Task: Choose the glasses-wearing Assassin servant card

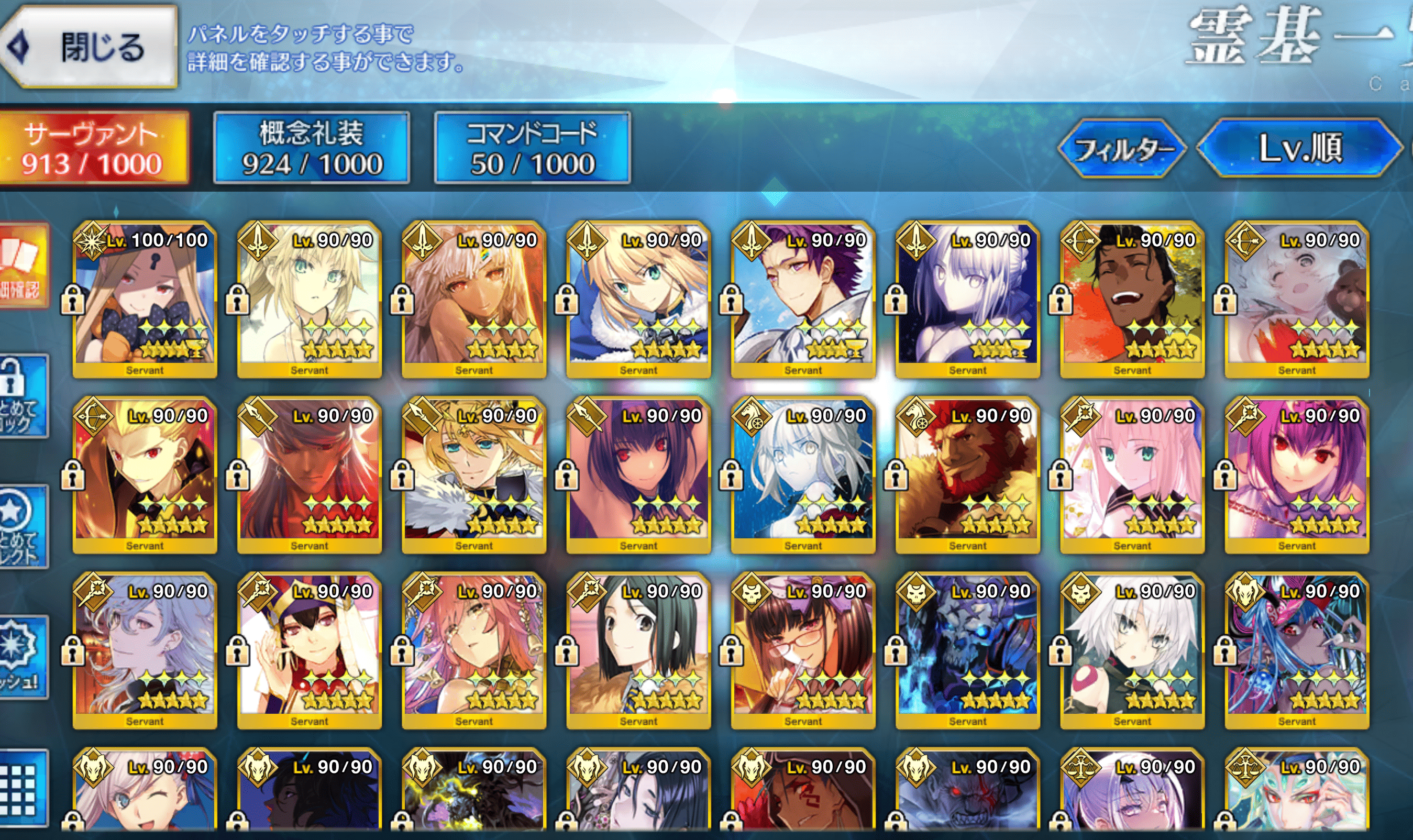Action: click(803, 650)
